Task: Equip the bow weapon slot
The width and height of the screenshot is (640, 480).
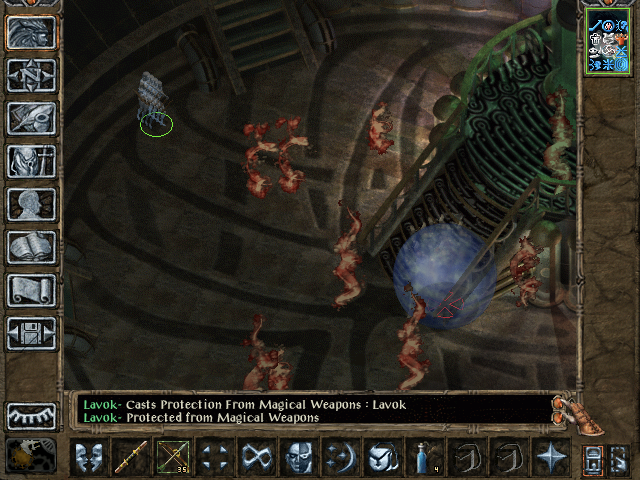Action: (173, 457)
